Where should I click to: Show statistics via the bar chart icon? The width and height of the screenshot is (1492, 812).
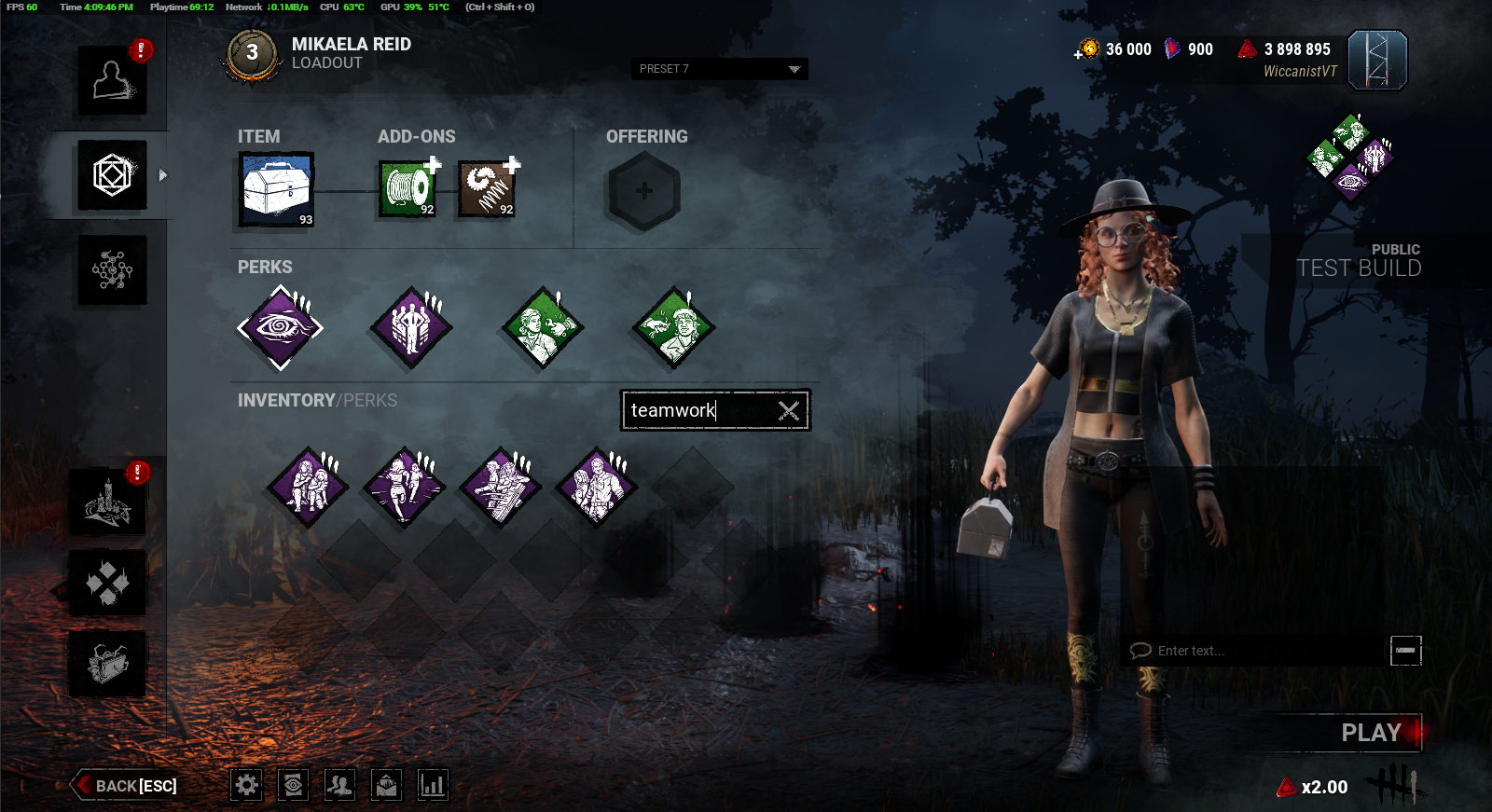coord(433,785)
